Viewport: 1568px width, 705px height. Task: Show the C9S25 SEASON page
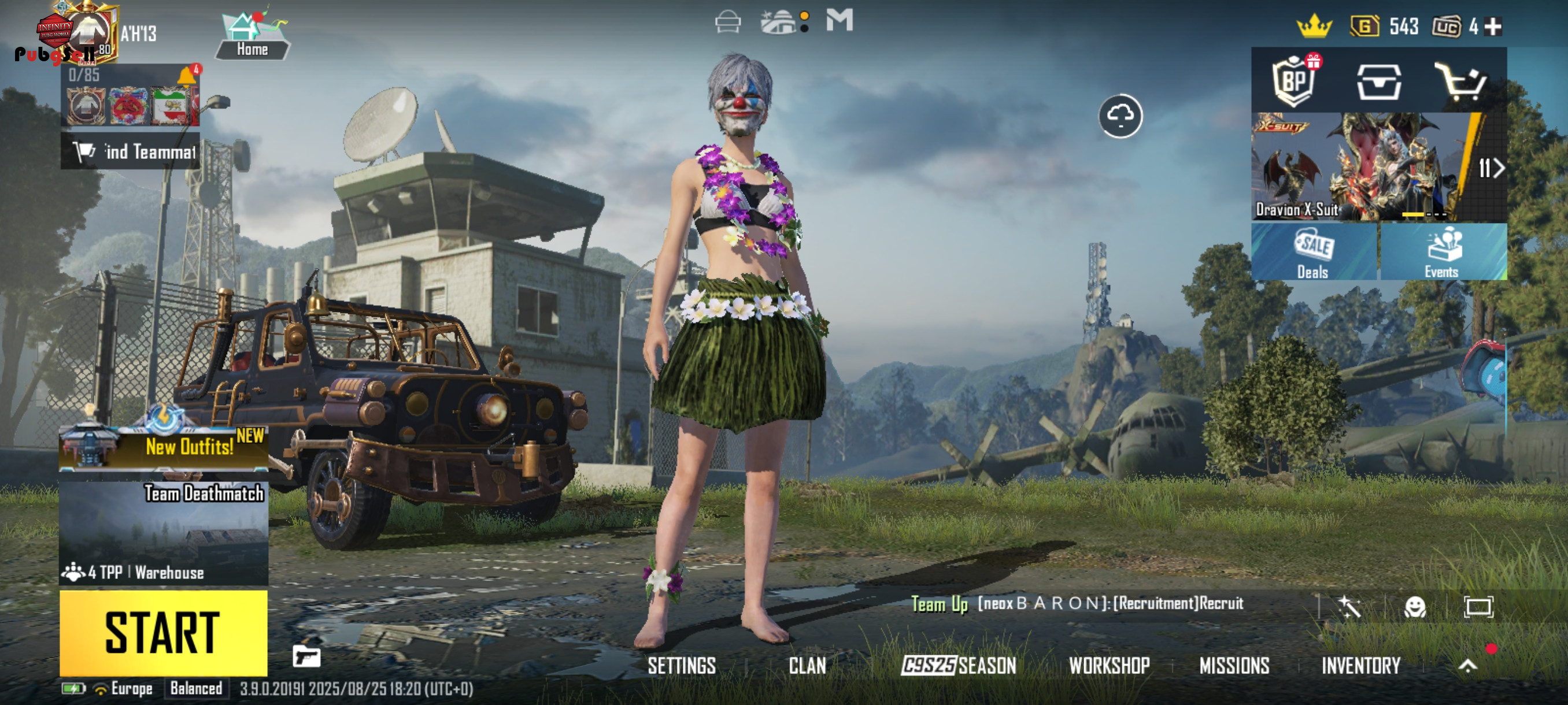tap(959, 666)
